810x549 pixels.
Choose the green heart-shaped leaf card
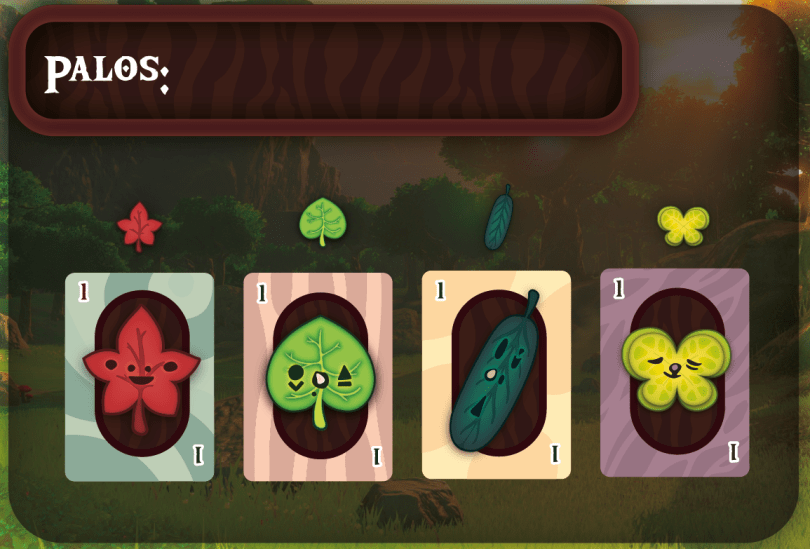[x=318, y=377]
